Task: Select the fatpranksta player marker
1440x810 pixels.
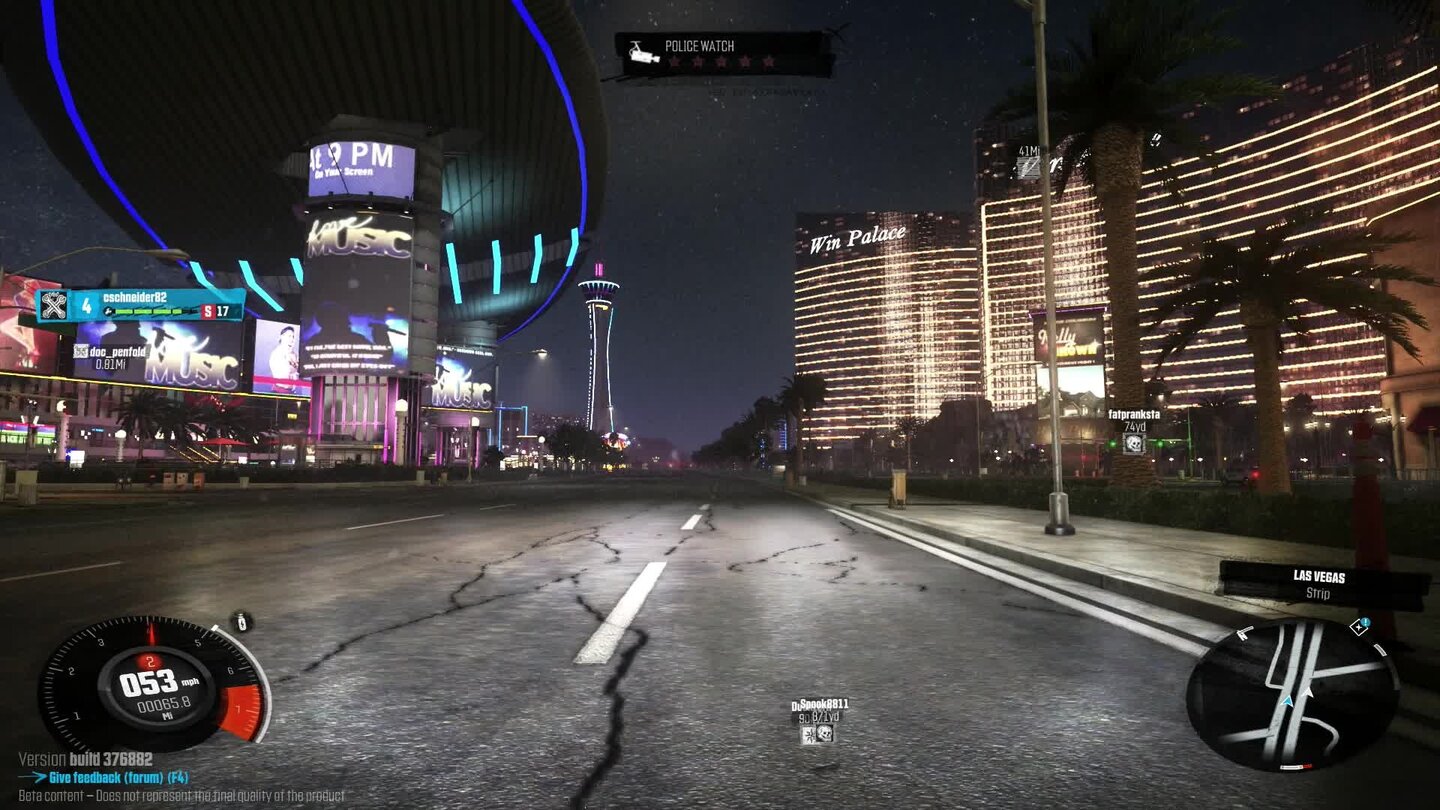Action: (1134, 428)
